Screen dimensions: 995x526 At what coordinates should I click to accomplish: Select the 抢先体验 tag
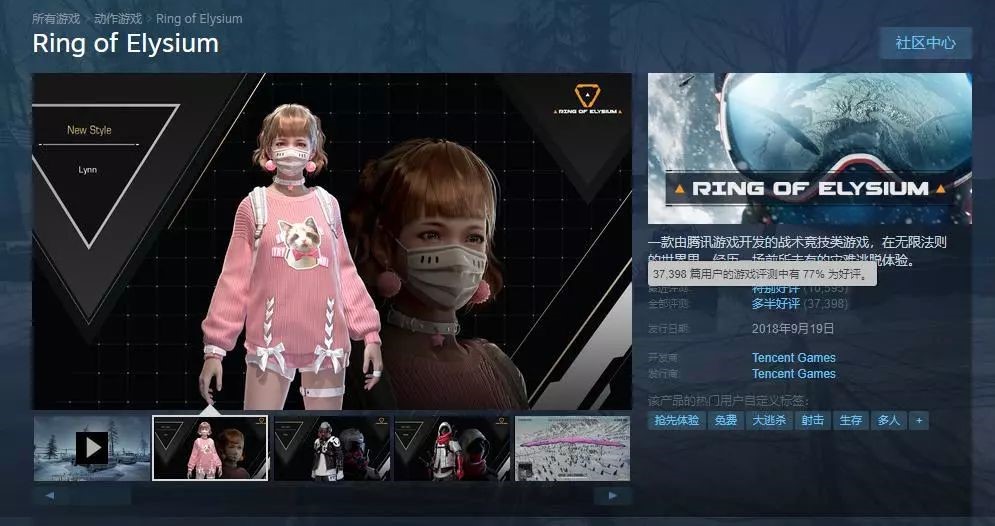point(677,421)
